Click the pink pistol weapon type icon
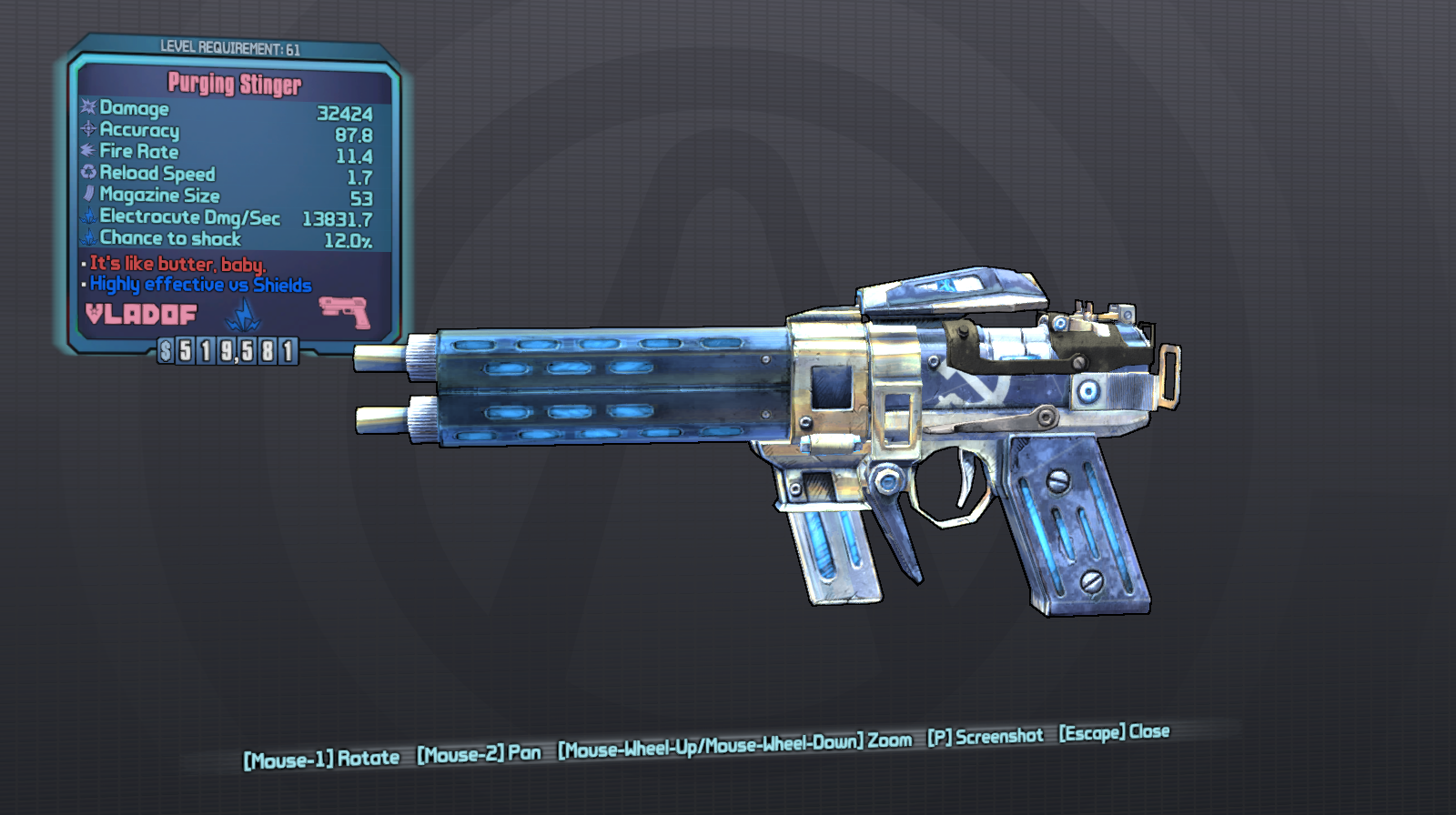The width and height of the screenshot is (1456, 815). point(344,311)
